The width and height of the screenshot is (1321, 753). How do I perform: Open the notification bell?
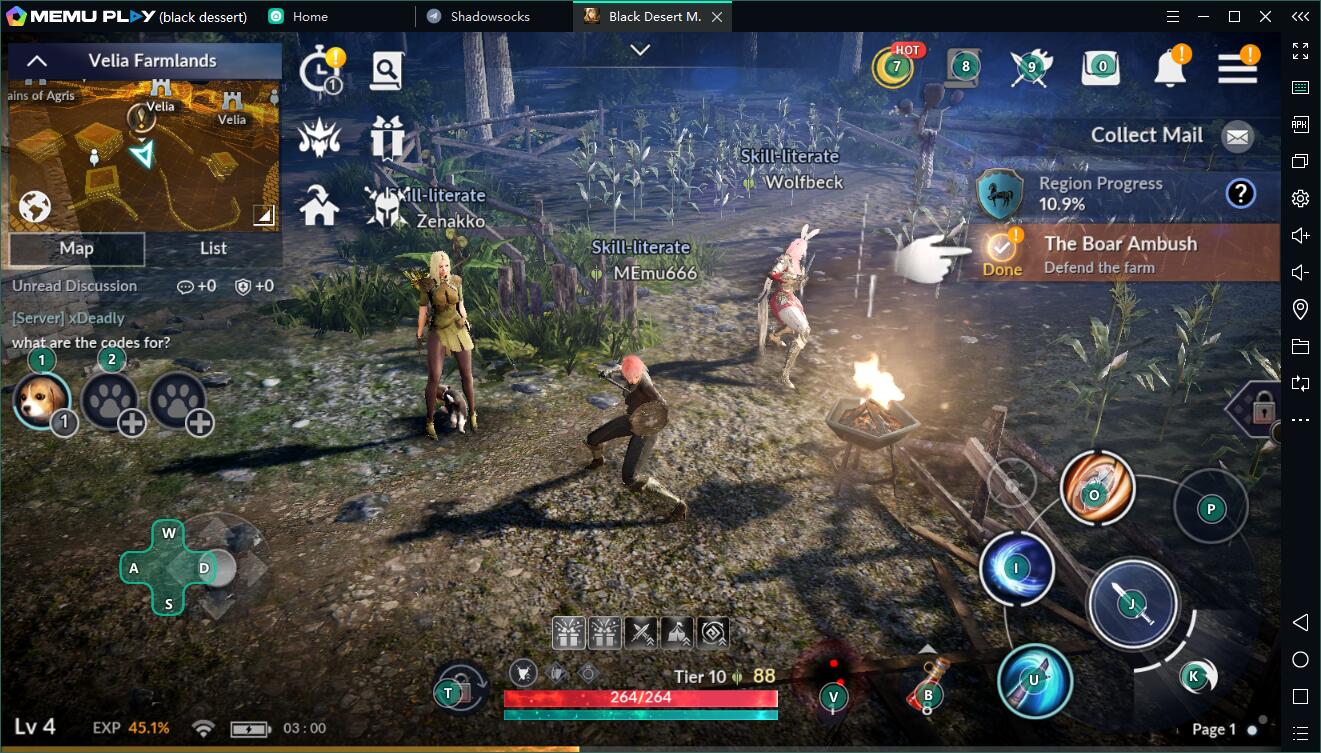(1171, 68)
